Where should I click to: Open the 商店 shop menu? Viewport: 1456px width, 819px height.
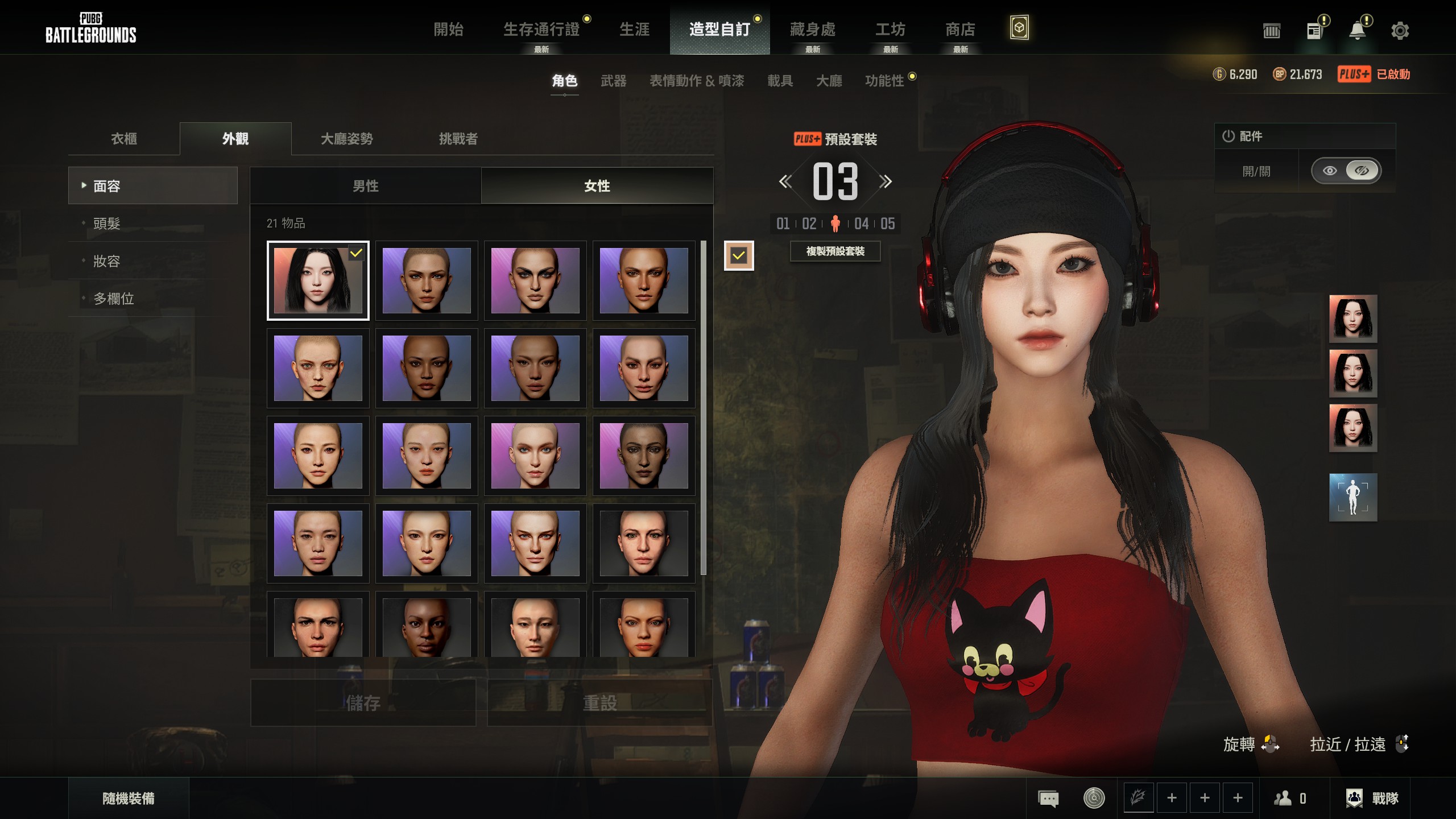pos(960,30)
